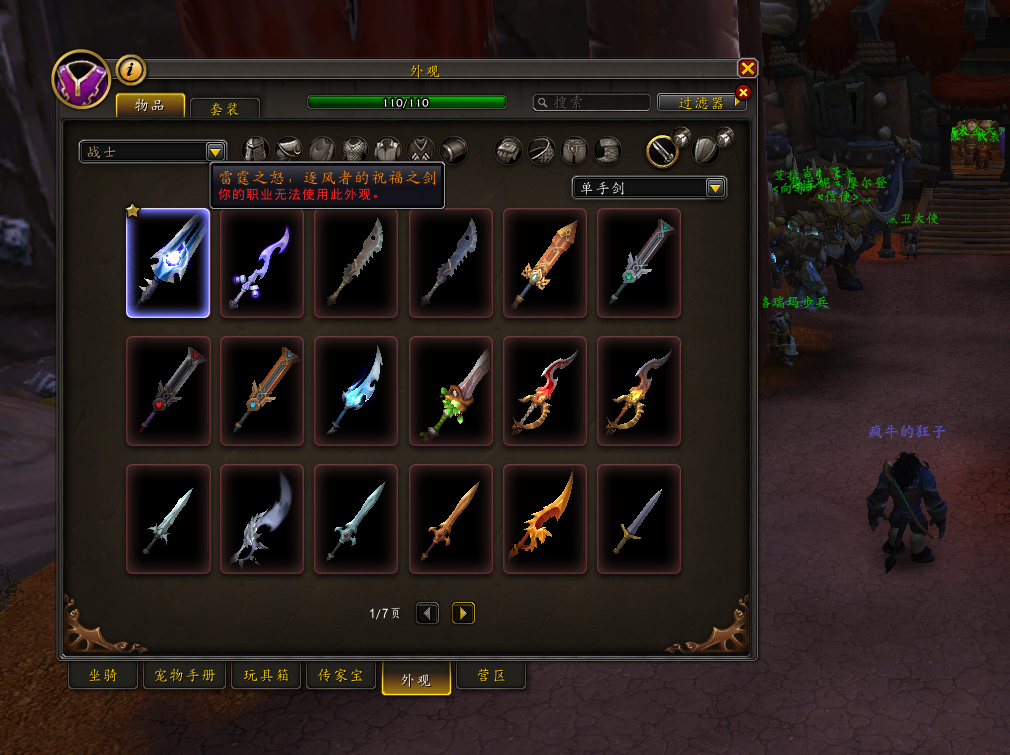
Task: Pick the flaming orange curved blade appearance
Action: 545,519
